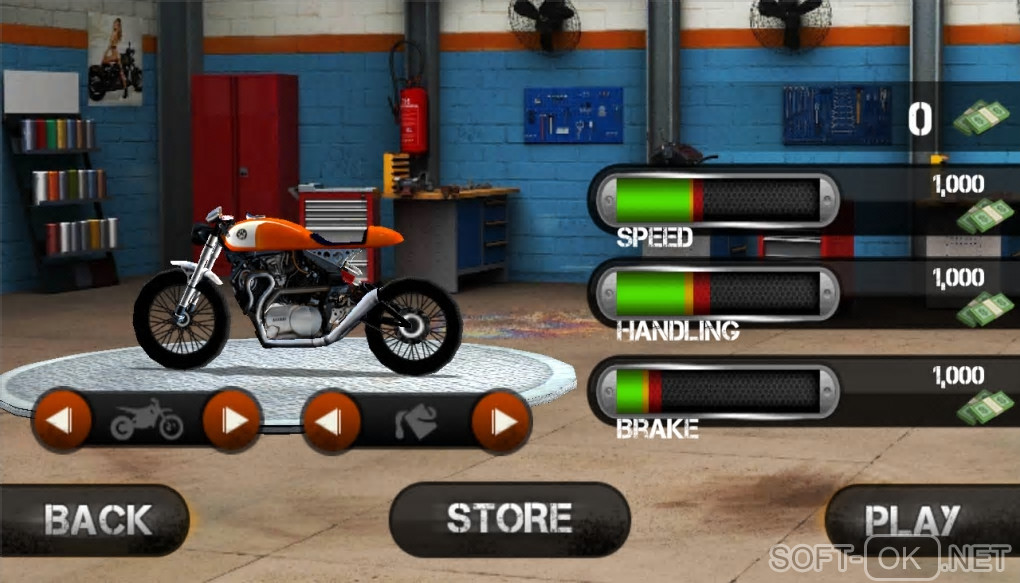Choose previous paint color with left arrow

coord(331,421)
